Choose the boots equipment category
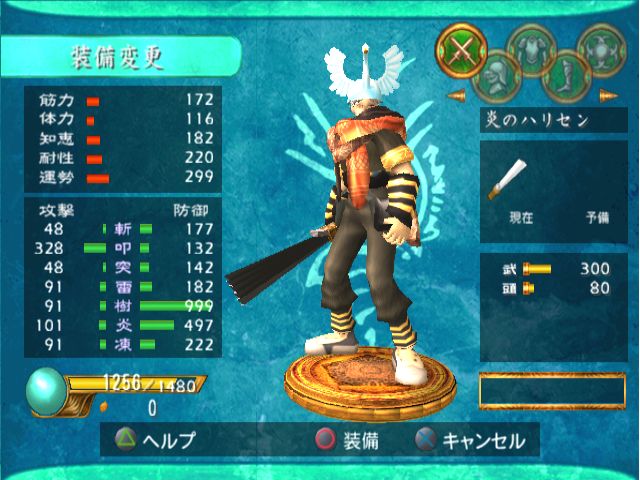 pos(563,73)
